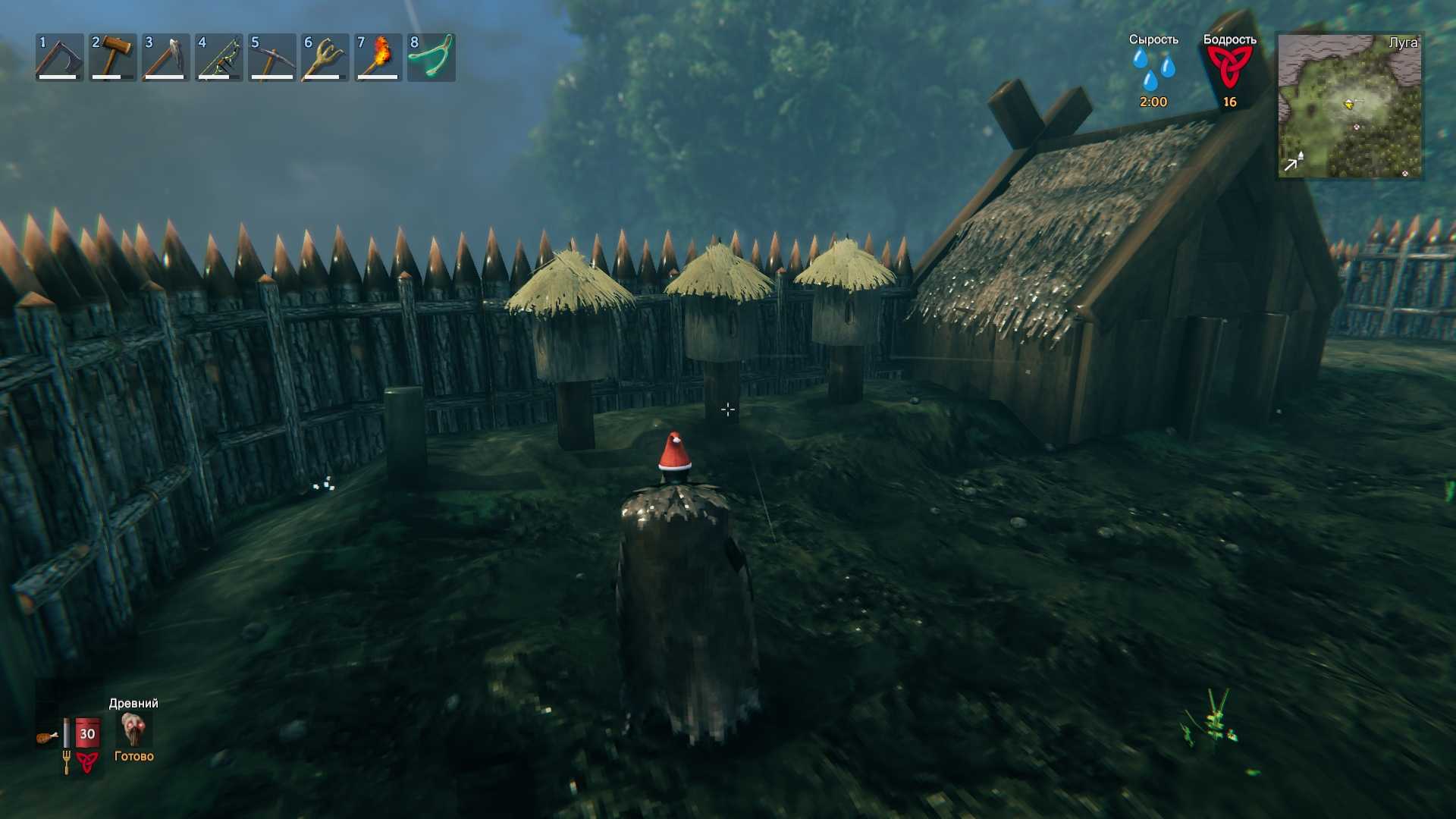The height and width of the screenshot is (819, 1456).
Task: Equip the burning torch from the hotbar
Action: click(x=378, y=58)
